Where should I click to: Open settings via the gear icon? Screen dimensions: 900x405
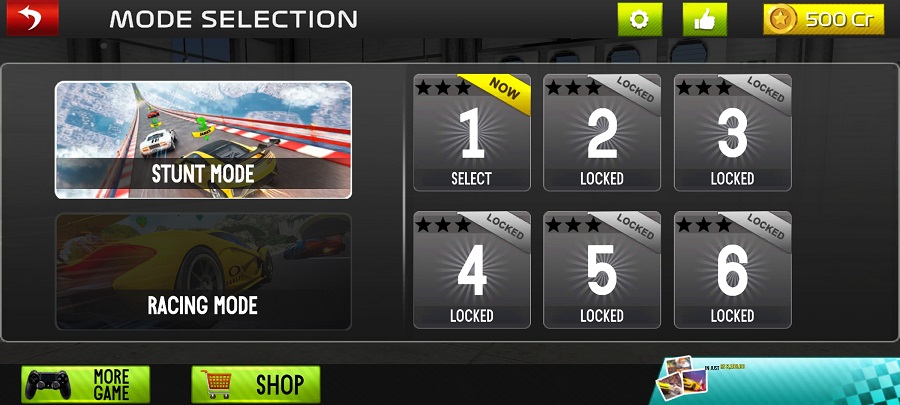[x=640, y=20]
